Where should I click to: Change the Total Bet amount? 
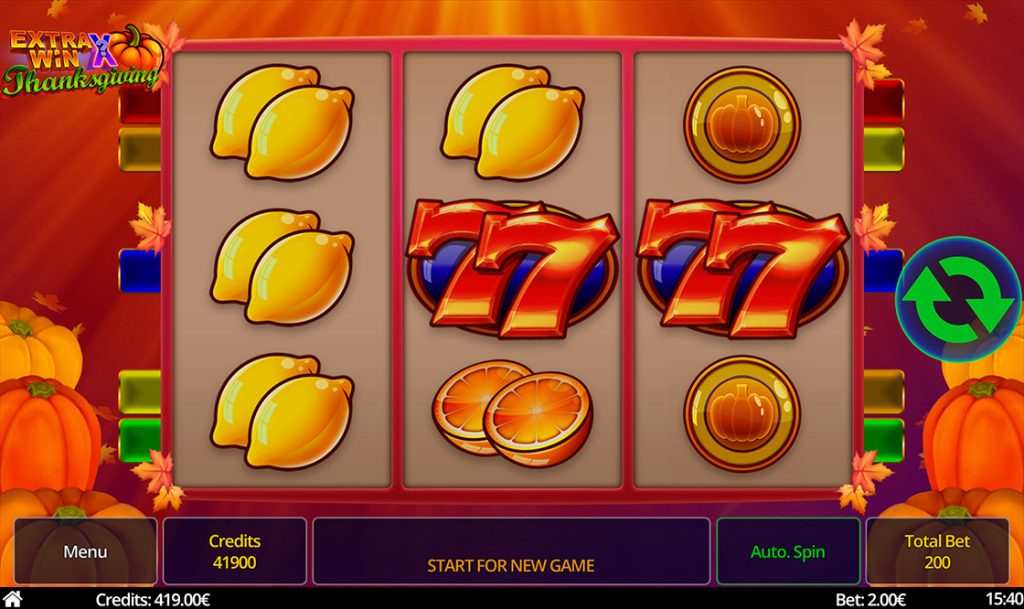tap(937, 551)
